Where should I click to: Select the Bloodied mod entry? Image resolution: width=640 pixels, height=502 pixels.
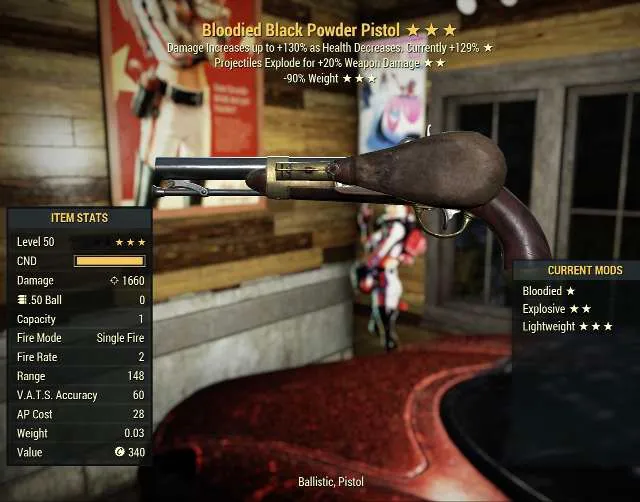point(549,291)
